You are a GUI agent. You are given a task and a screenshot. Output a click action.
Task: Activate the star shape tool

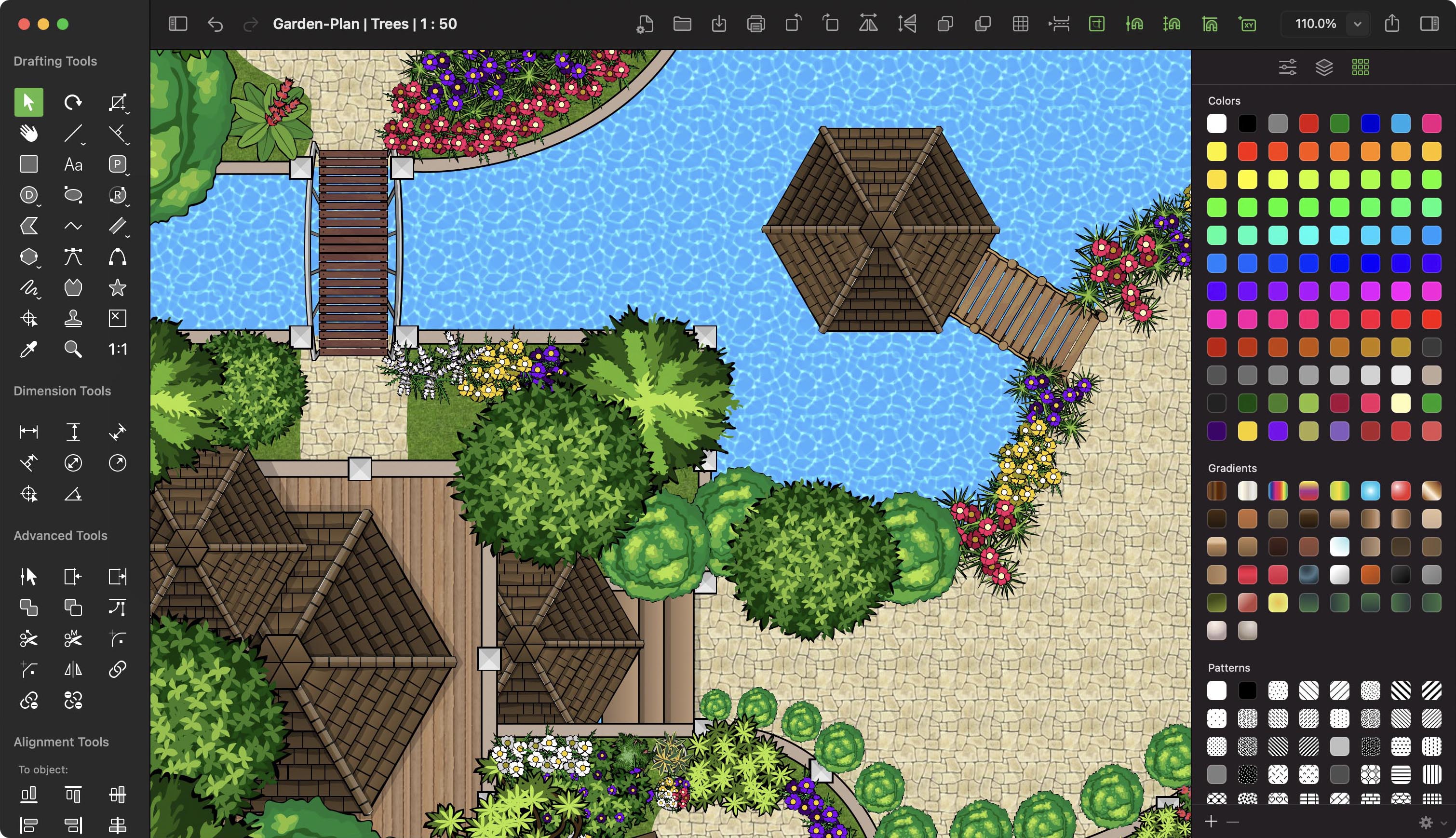(x=118, y=287)
